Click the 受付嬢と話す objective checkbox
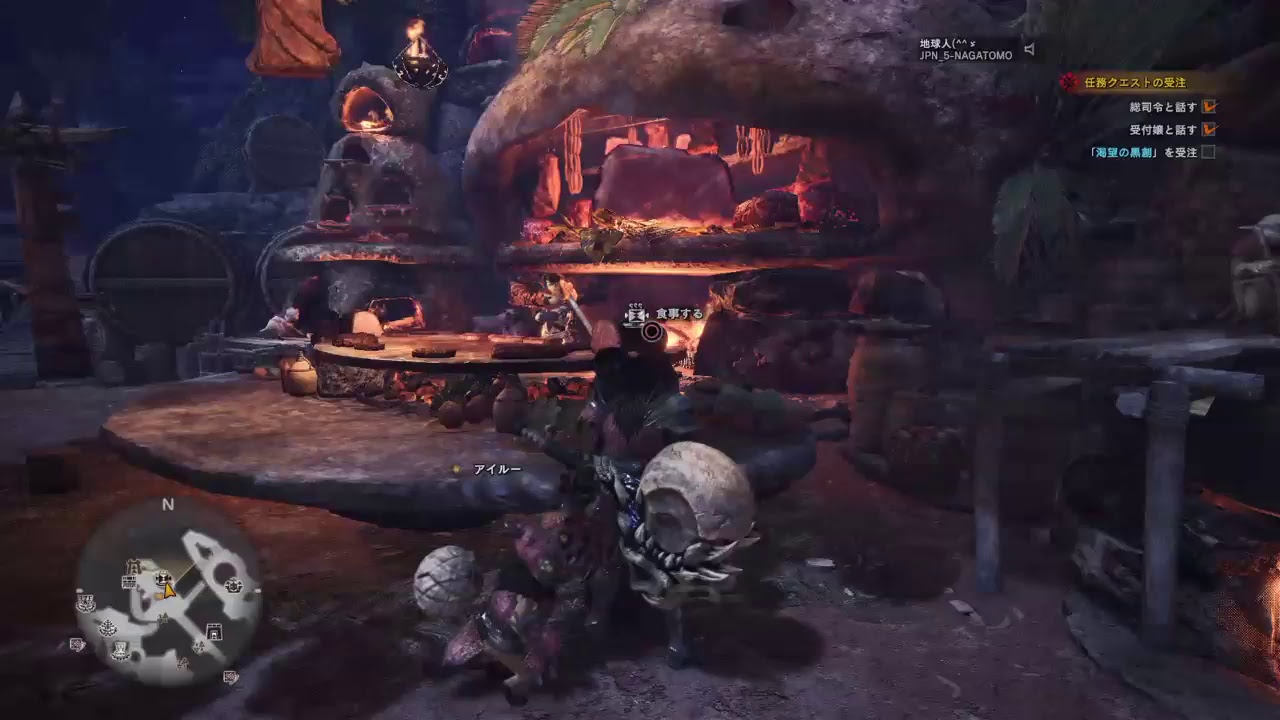This screenshot has height=720, width=1280. (1209, 129)
